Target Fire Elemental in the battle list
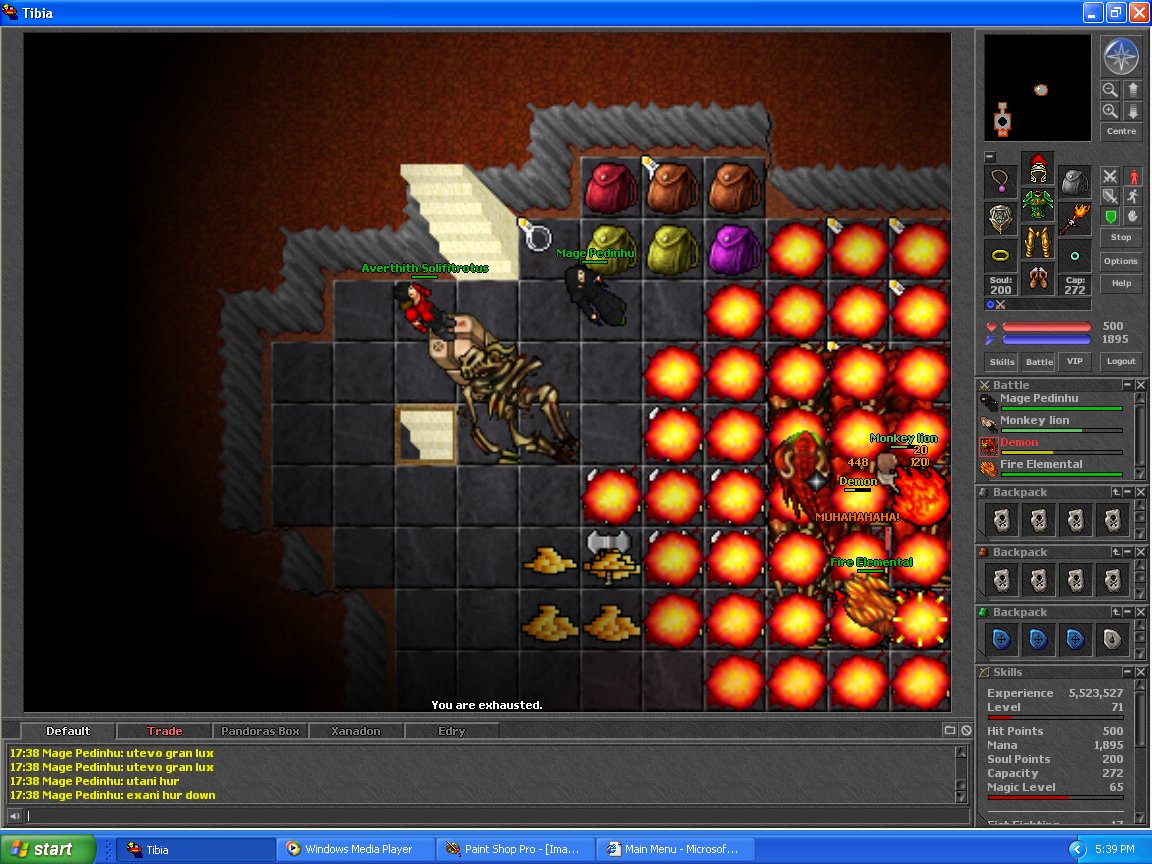The height and width of the screenshot is (864, 1152). [x=1041, y=464]
